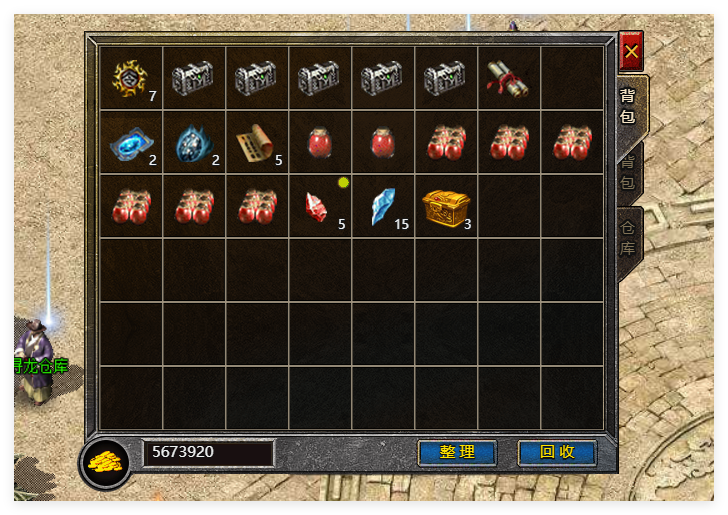Select the red-ribboned scroll bundle

point(508,78)
